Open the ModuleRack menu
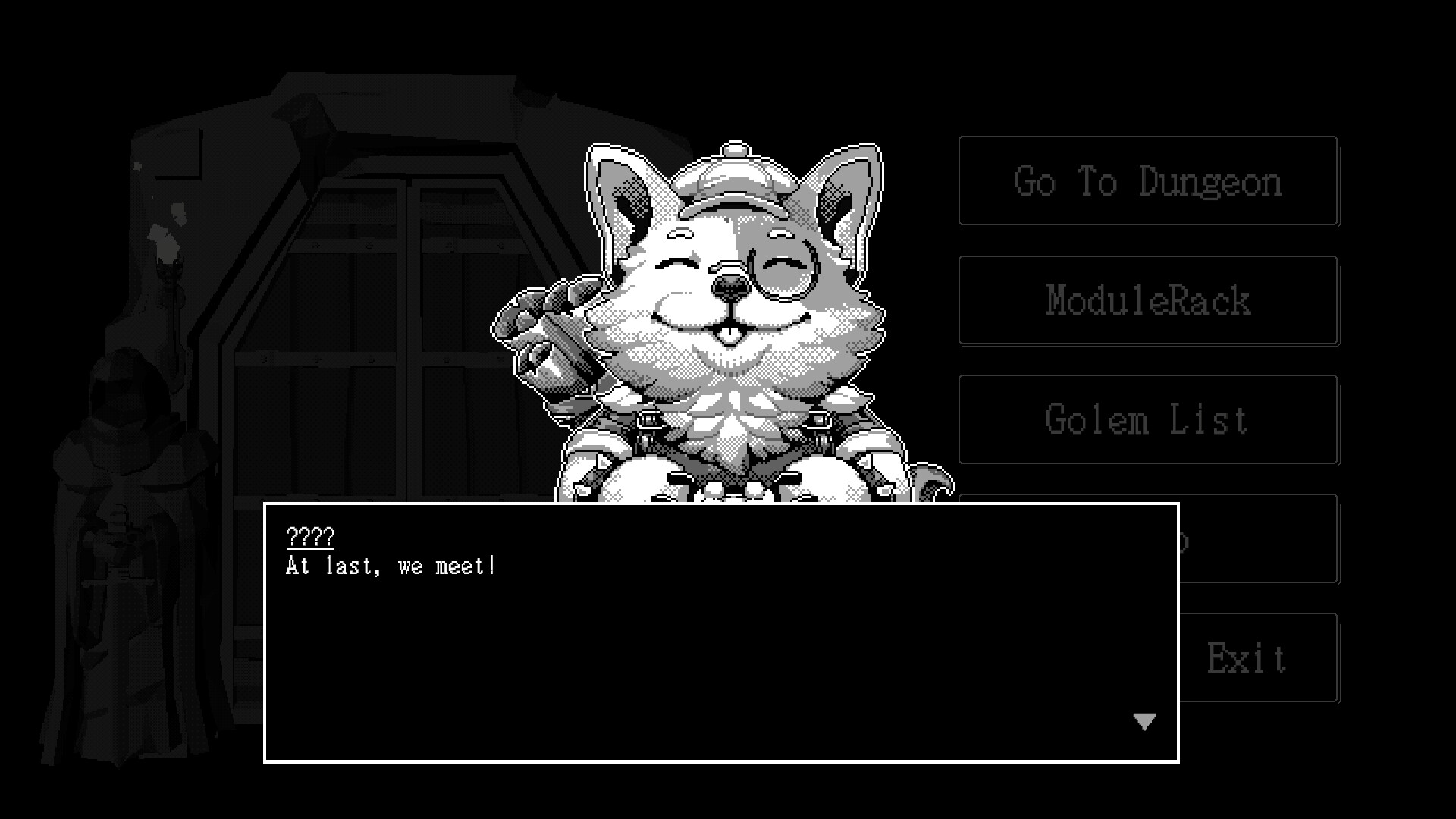 [x=1147, y=301]
